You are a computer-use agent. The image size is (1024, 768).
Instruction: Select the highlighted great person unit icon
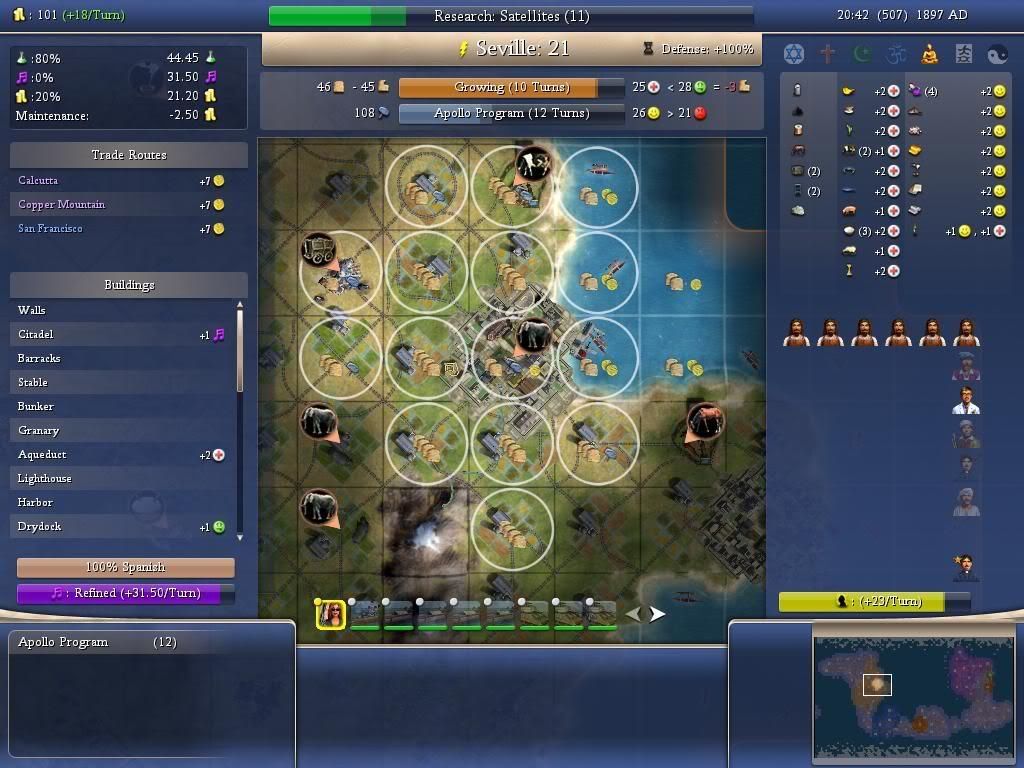(331, 615)
